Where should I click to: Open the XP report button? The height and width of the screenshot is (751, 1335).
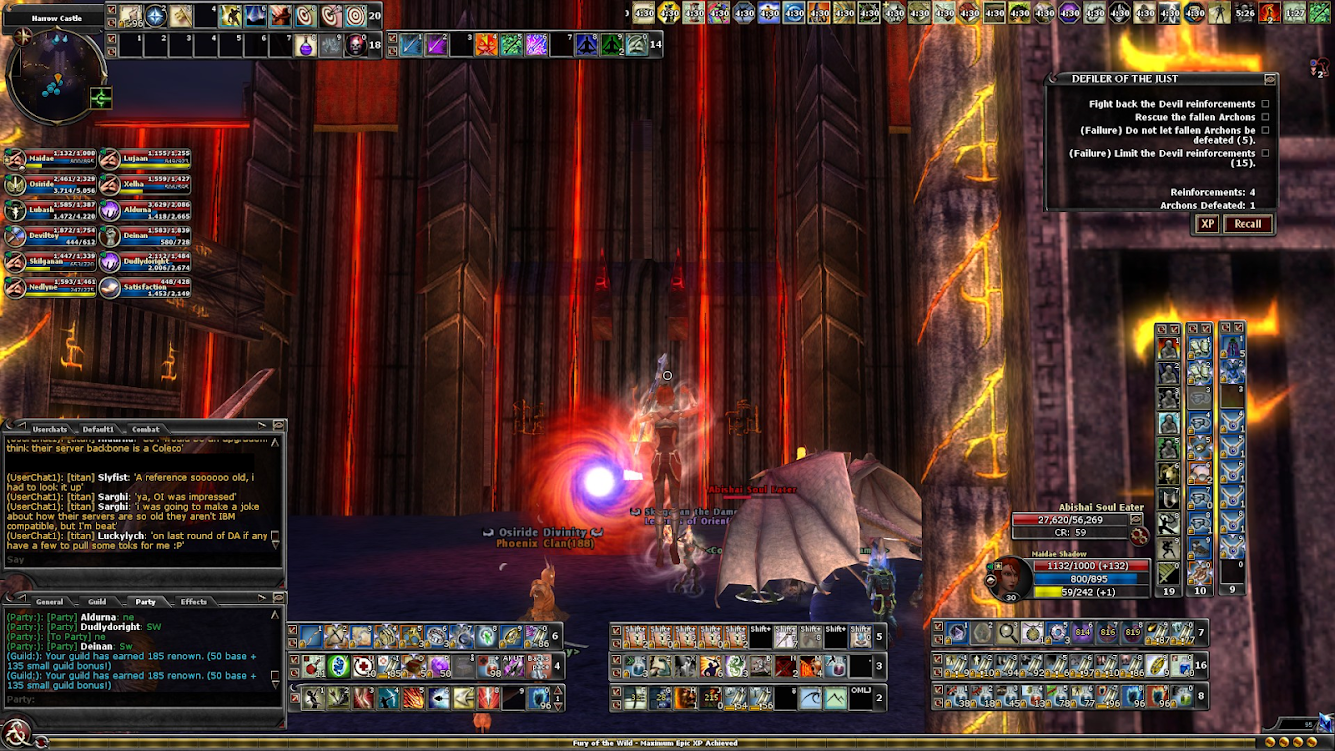[1207, 224]
